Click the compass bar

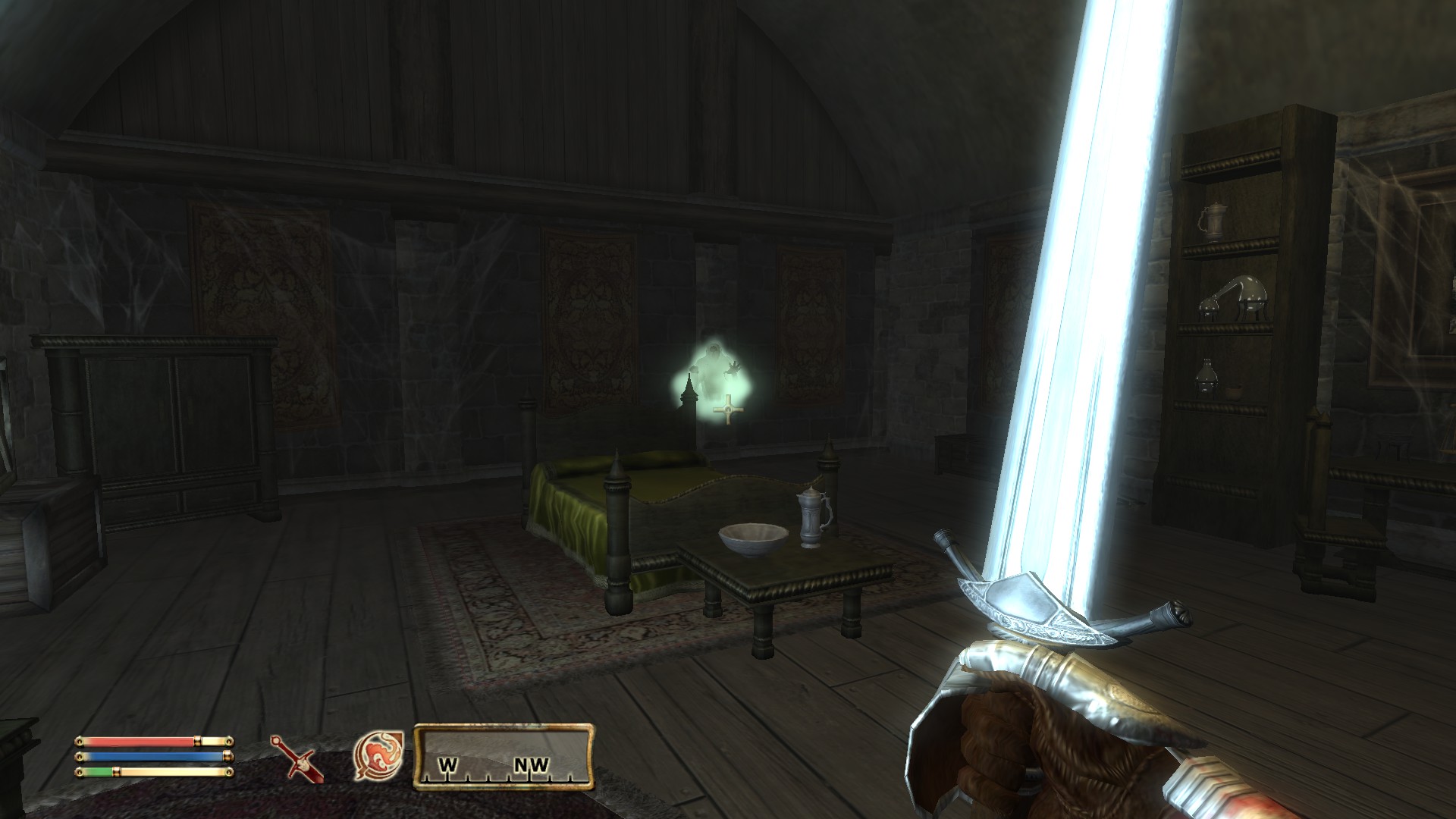[503, 757]
